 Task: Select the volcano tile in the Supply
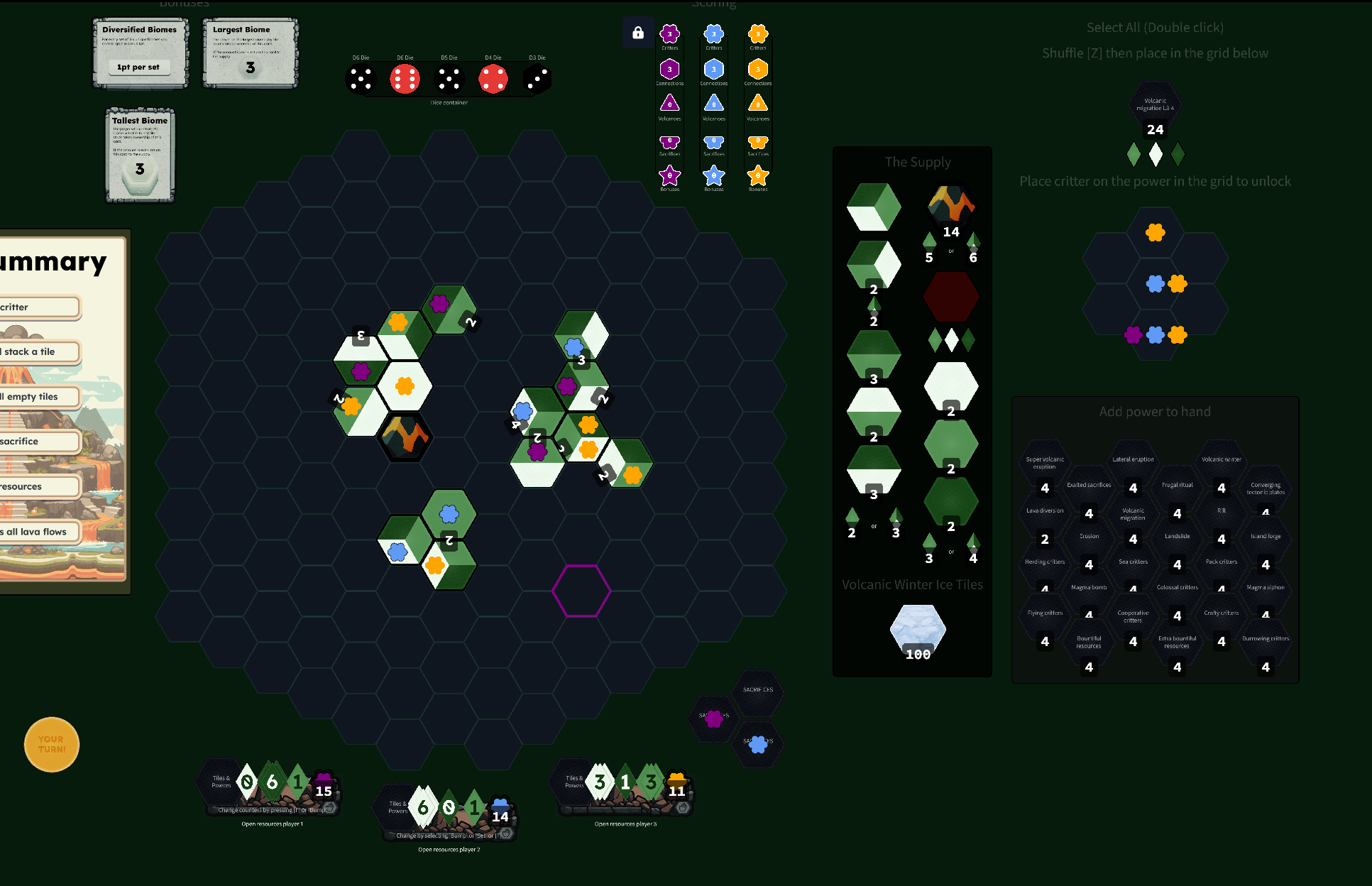tap(951, 206)
